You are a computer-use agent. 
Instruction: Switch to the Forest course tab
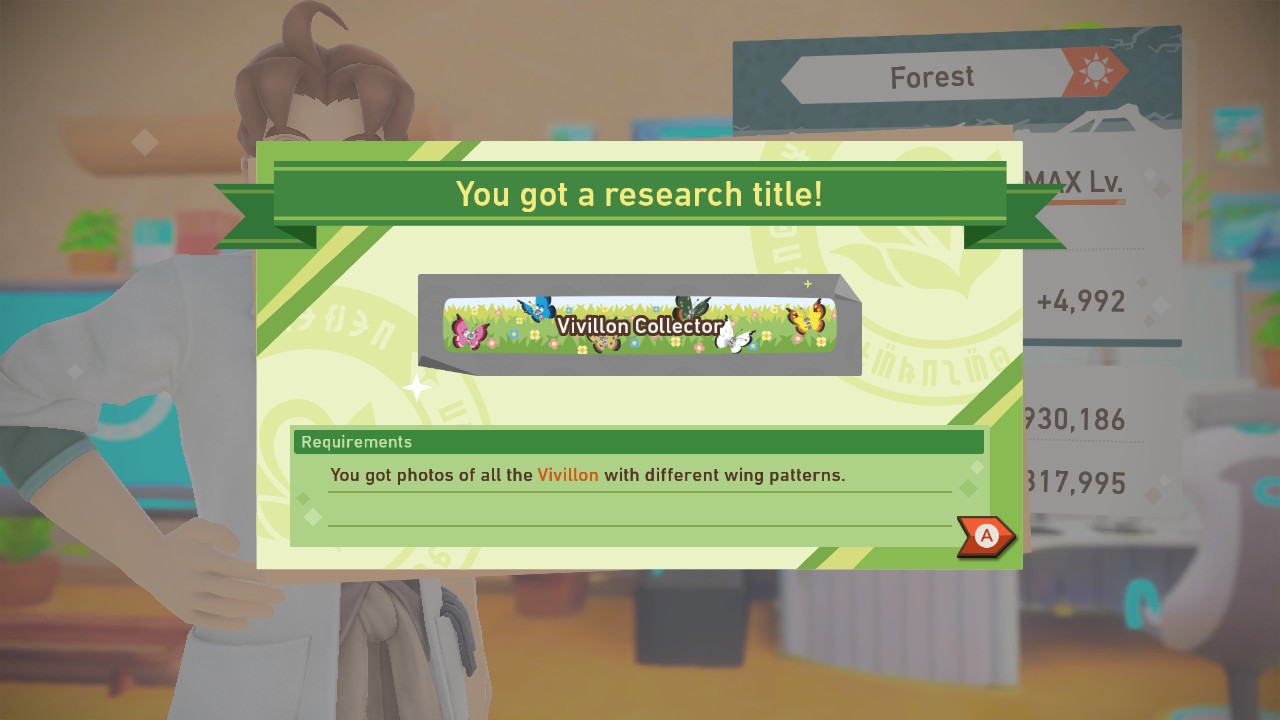[x=932, y=76]
